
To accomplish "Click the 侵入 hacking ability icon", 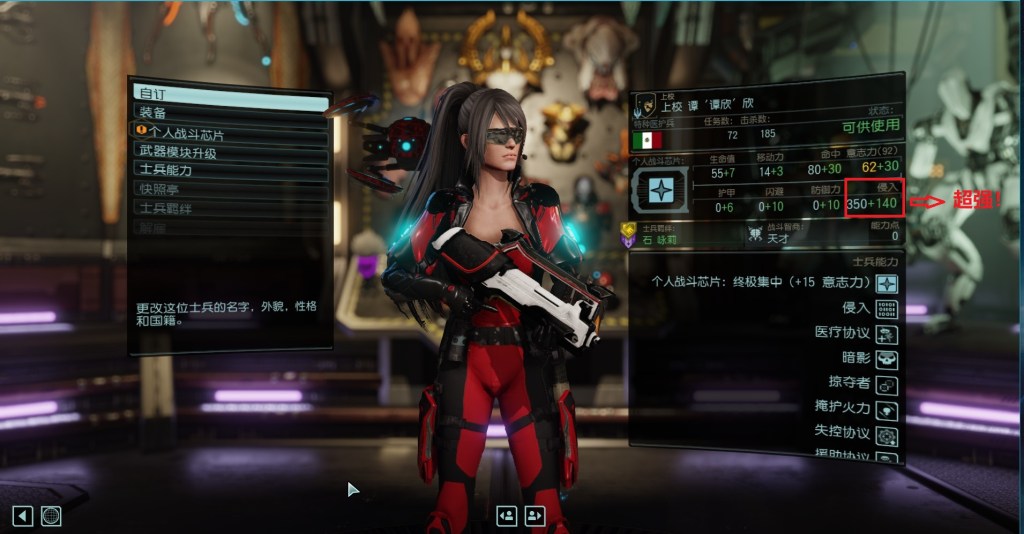I will (x=886, y=309).
